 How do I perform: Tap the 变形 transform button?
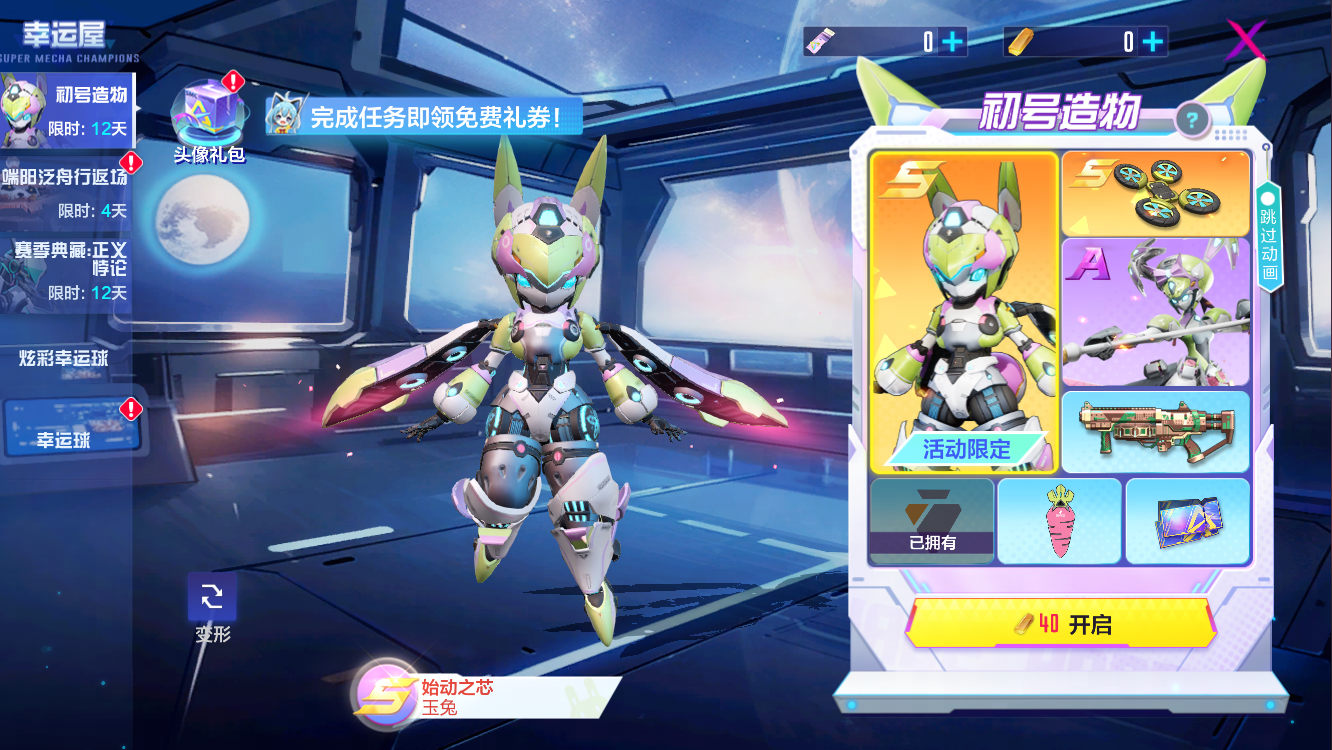pos(212,599)
